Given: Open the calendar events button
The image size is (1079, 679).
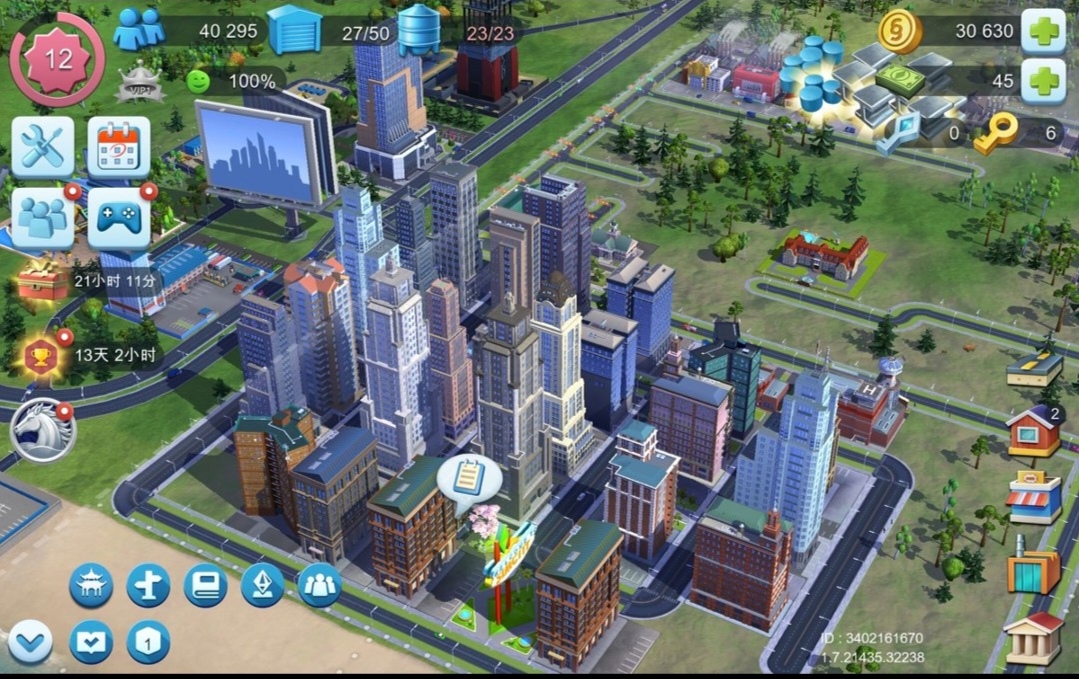Looking at the screenshot, I should pos(119,147).
